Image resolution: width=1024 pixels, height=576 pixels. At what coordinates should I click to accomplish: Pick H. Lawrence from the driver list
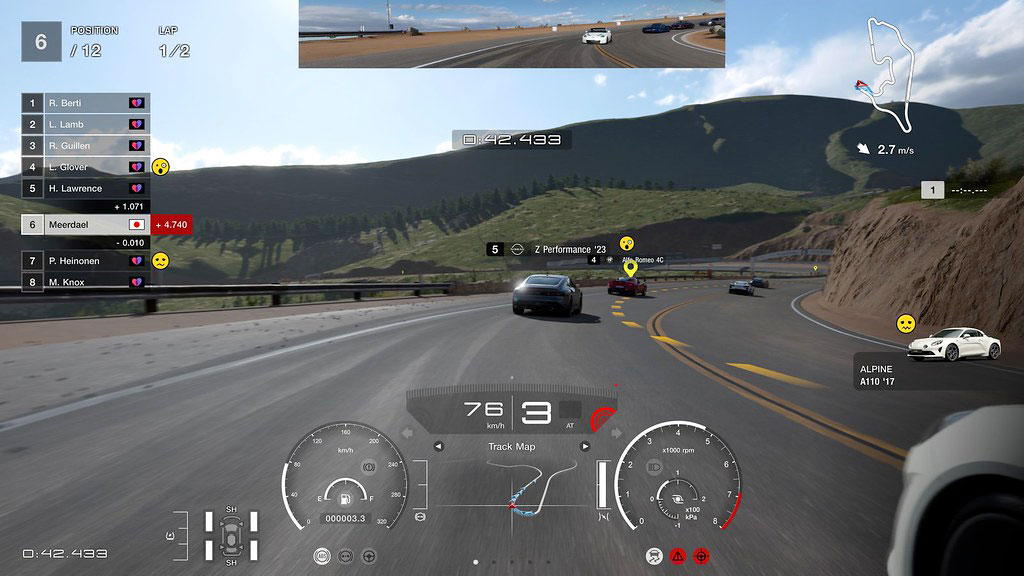[85, 188]
